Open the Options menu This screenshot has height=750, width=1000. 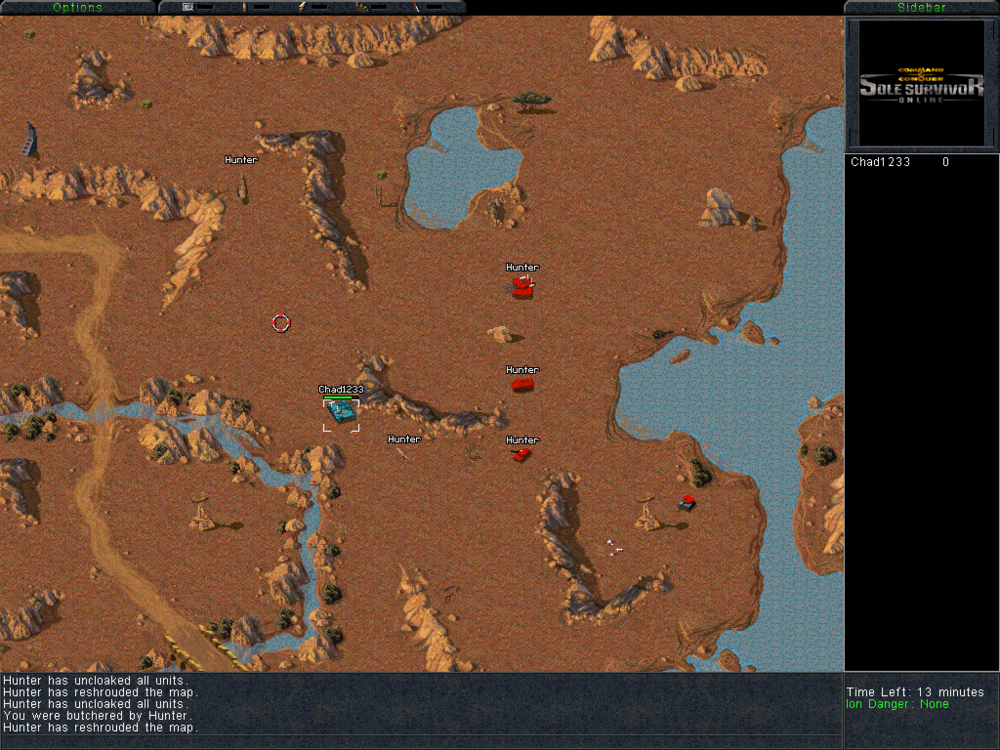click(77, 7)
